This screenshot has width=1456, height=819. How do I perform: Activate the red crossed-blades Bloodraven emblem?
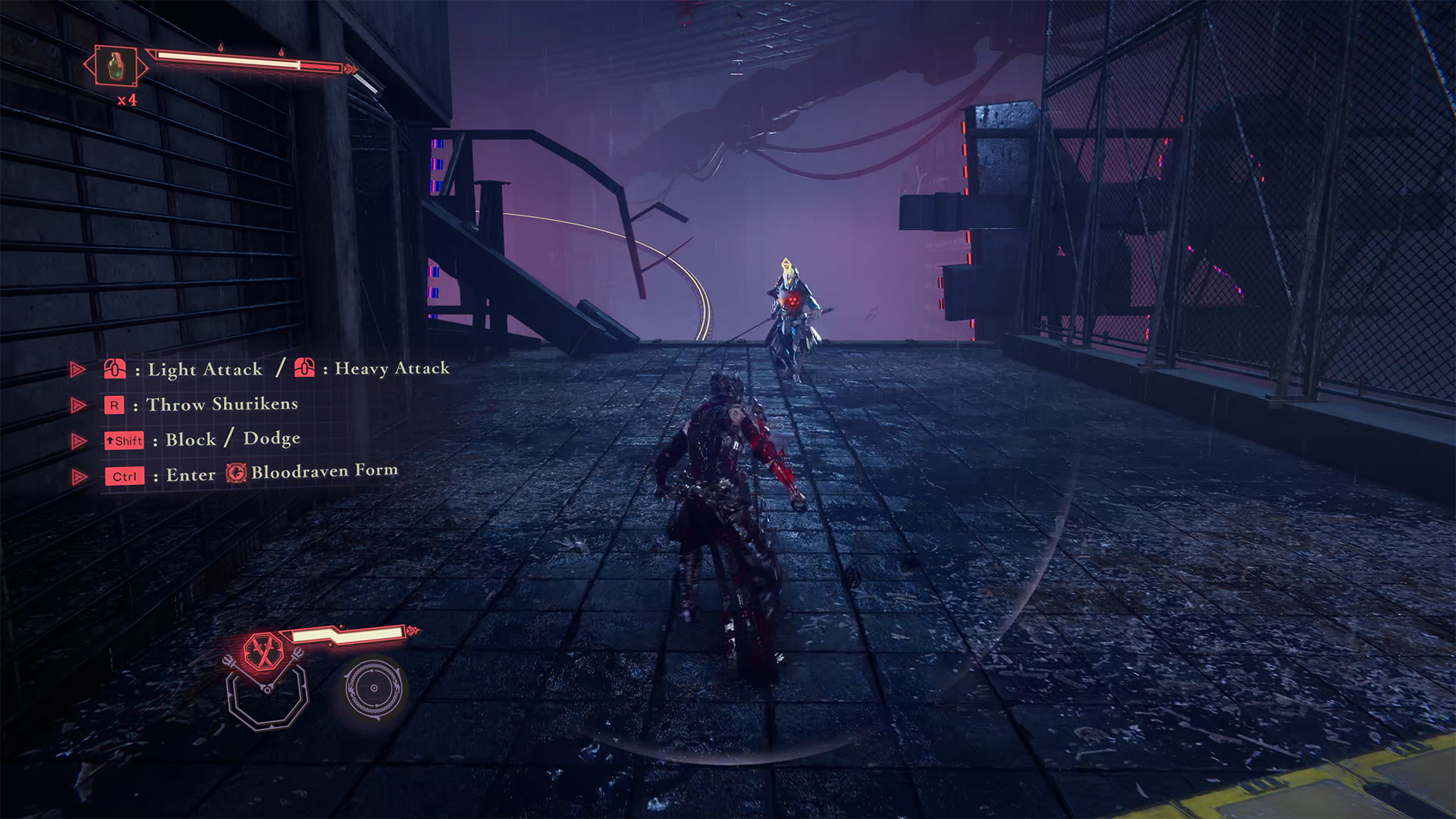coord(264,651)
